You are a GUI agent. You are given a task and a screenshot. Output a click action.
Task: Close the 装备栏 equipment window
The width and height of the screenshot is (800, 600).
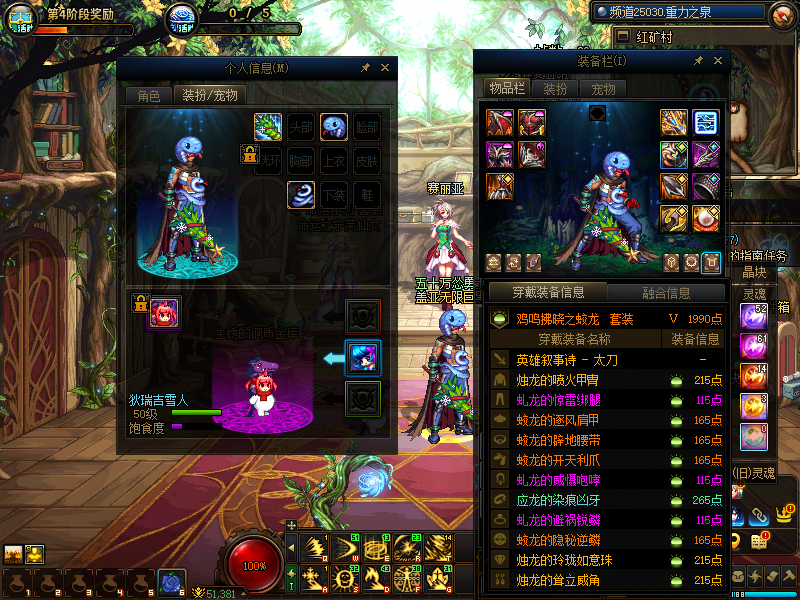pyautogui.click(x=717, y=61)
